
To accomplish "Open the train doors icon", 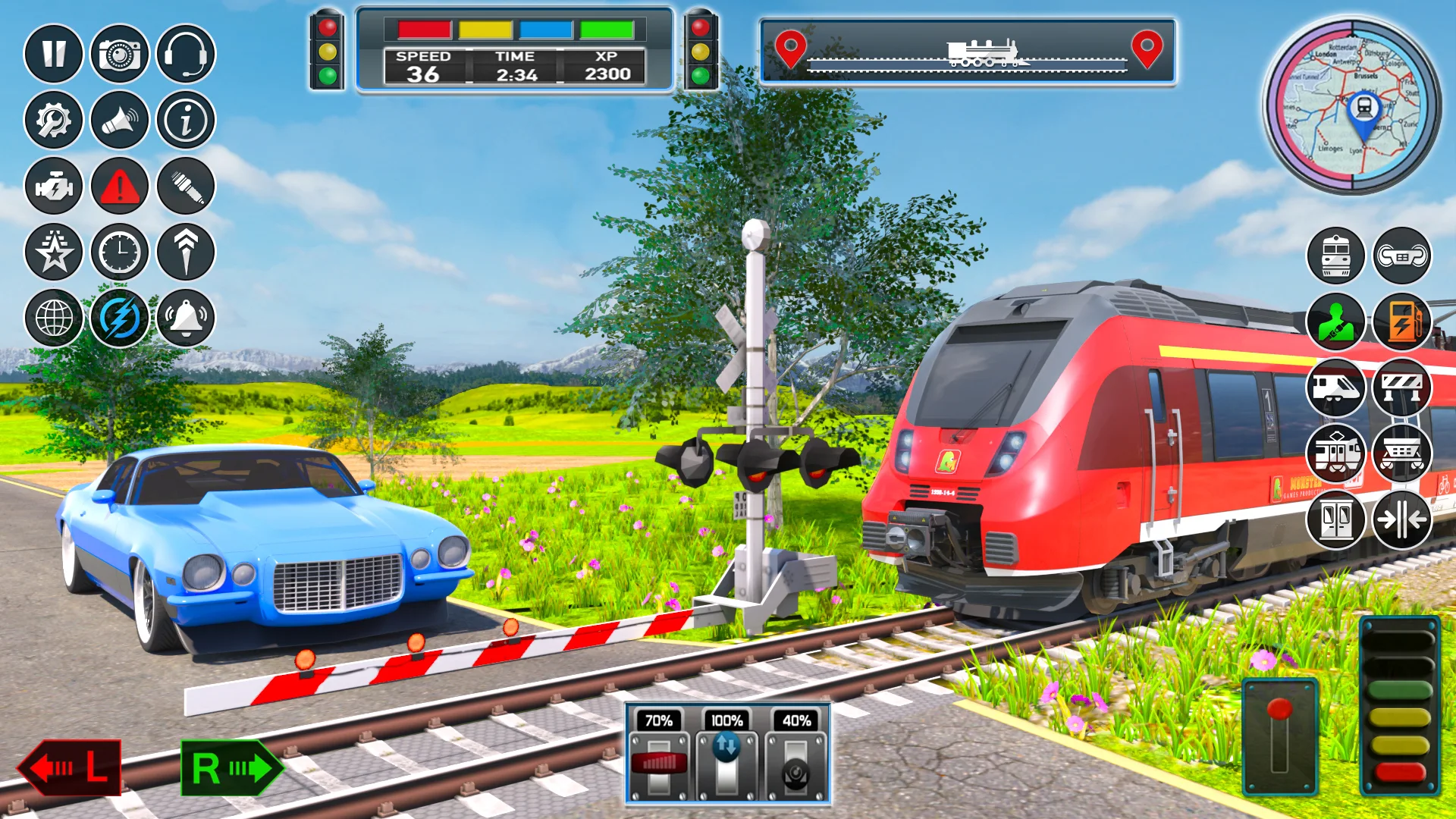I will coord(1335,519).
